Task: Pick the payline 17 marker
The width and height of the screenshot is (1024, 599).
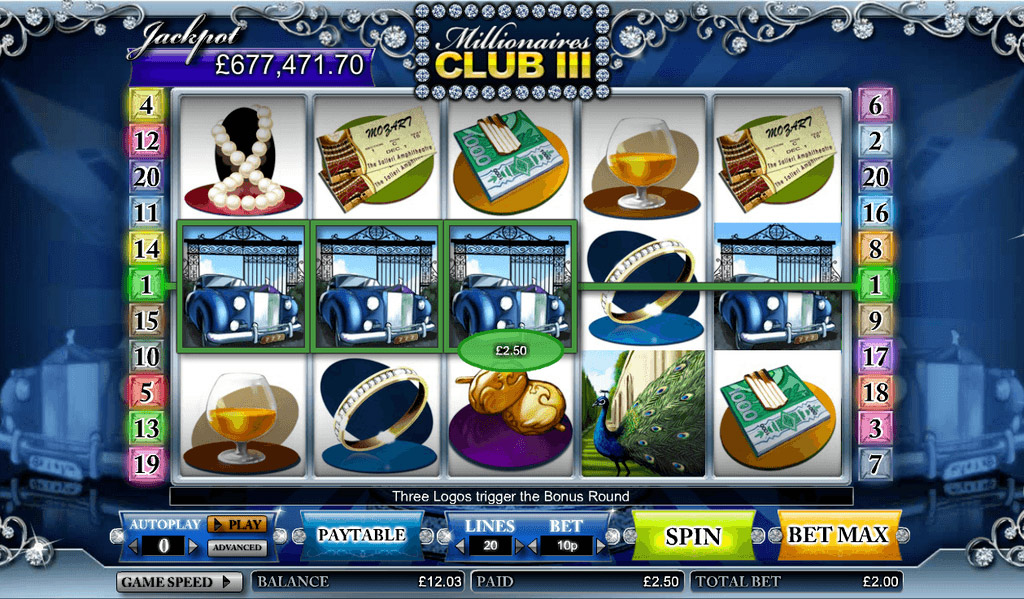Action: [x=875, y=356]
